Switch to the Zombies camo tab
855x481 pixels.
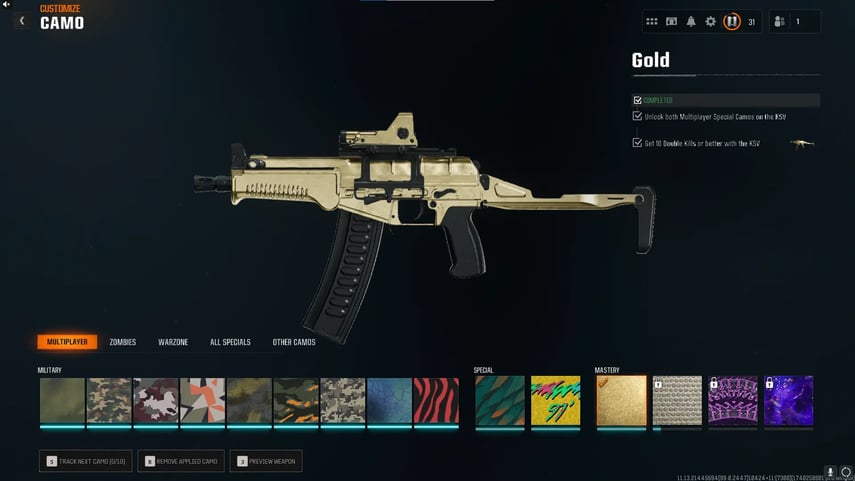(x=122, y=342)
